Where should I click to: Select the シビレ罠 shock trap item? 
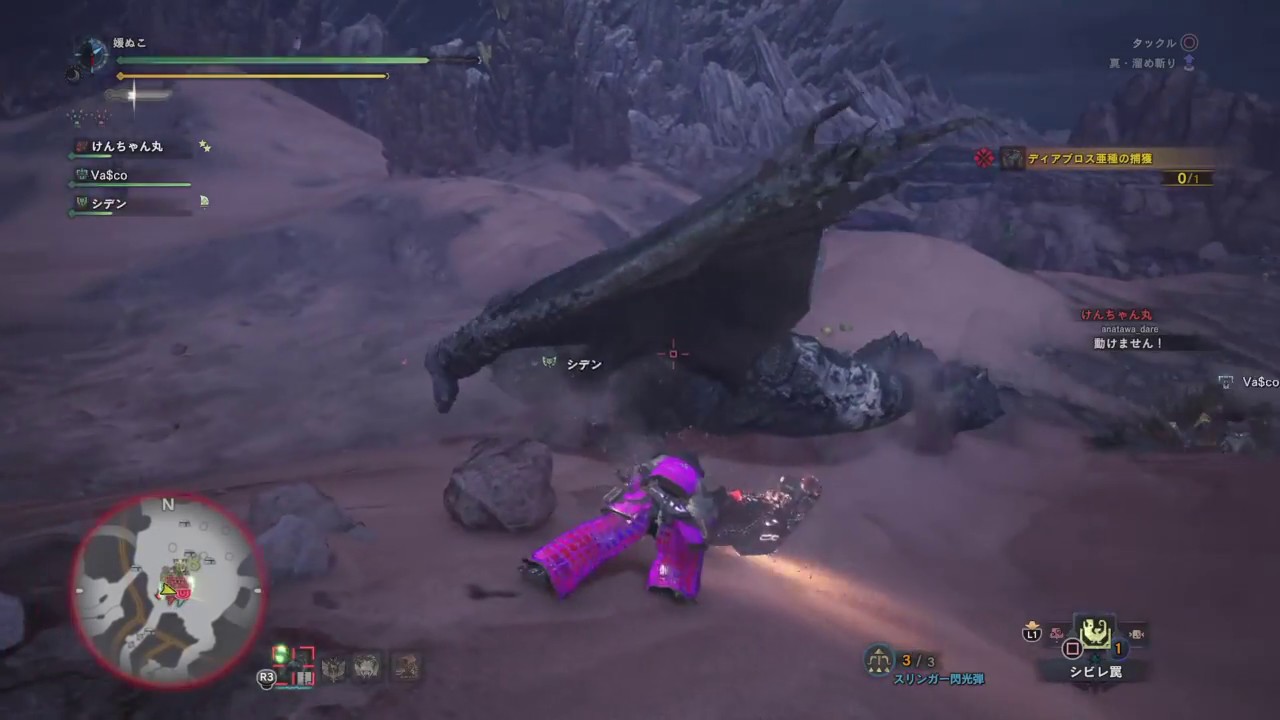click(1097, 634)
